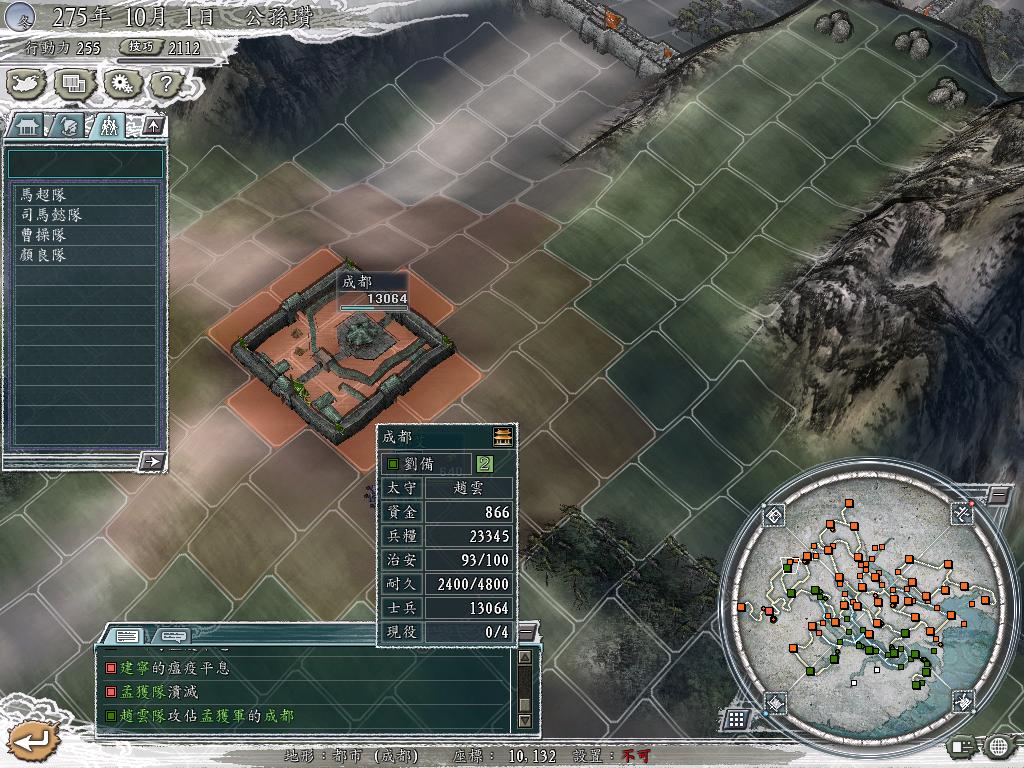The height and width of the screenshot is (768, 1024).
Task: Toggle the grid button beside the minimap
Action: click(736, 718)
